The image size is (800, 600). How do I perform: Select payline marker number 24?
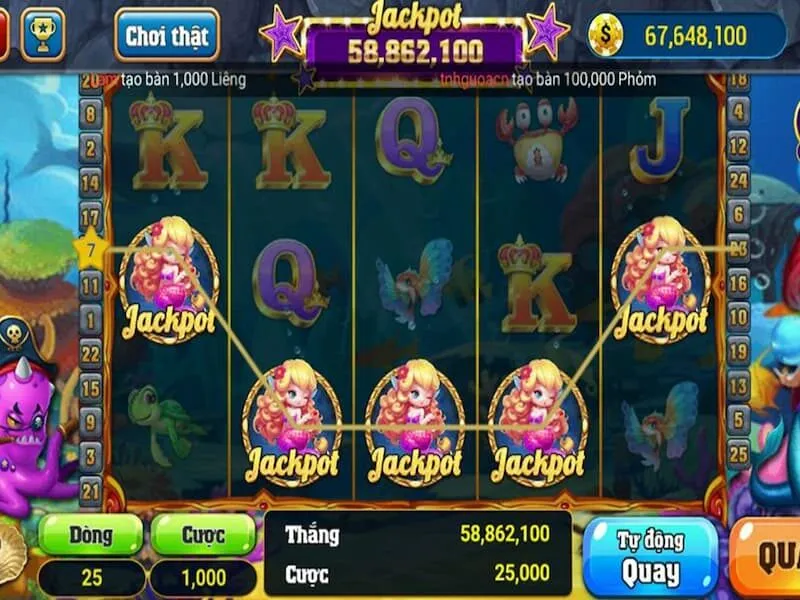point(738,181)
